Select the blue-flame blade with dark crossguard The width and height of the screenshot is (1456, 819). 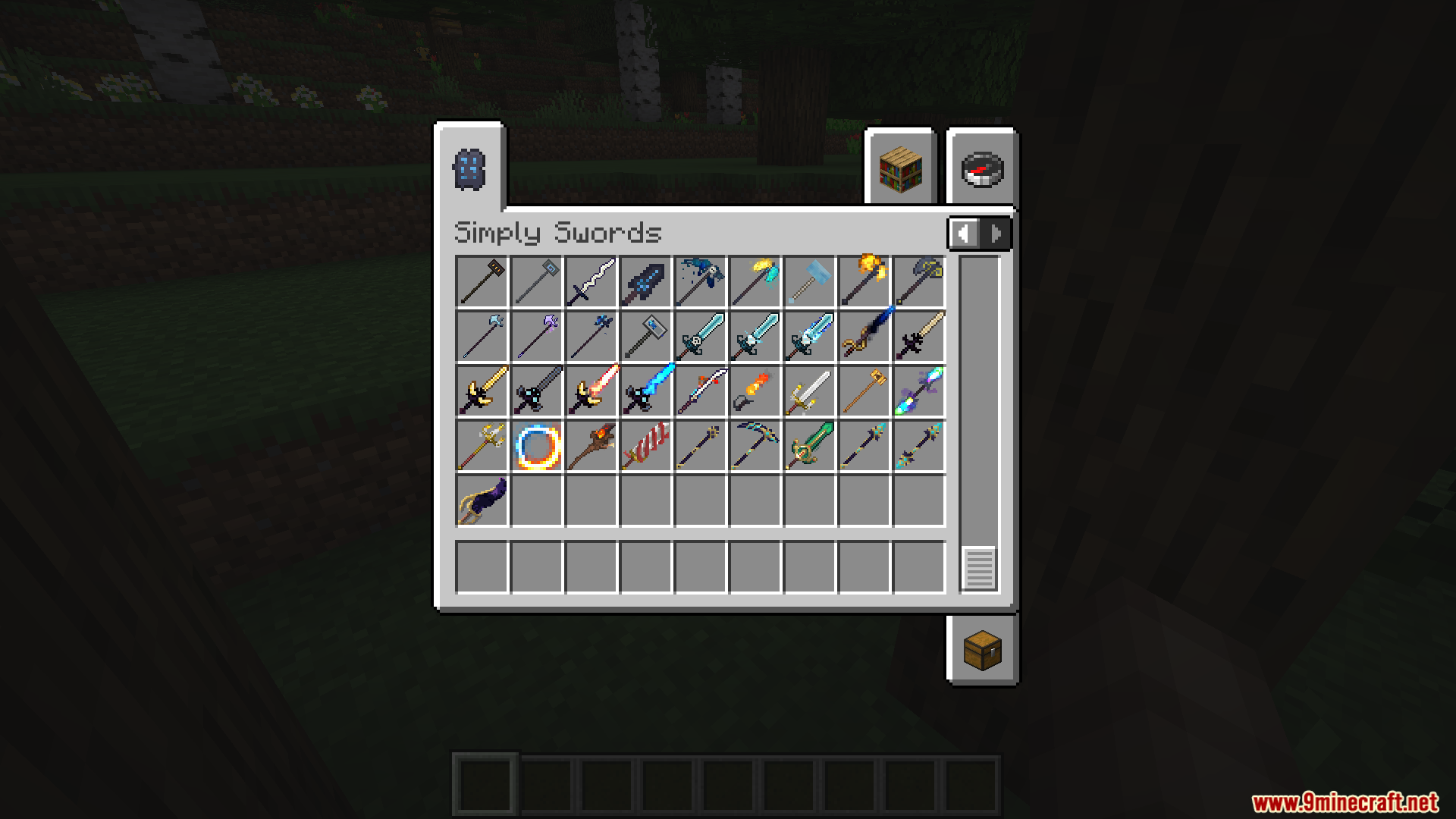pyautogui.click(x=645, y=391)
